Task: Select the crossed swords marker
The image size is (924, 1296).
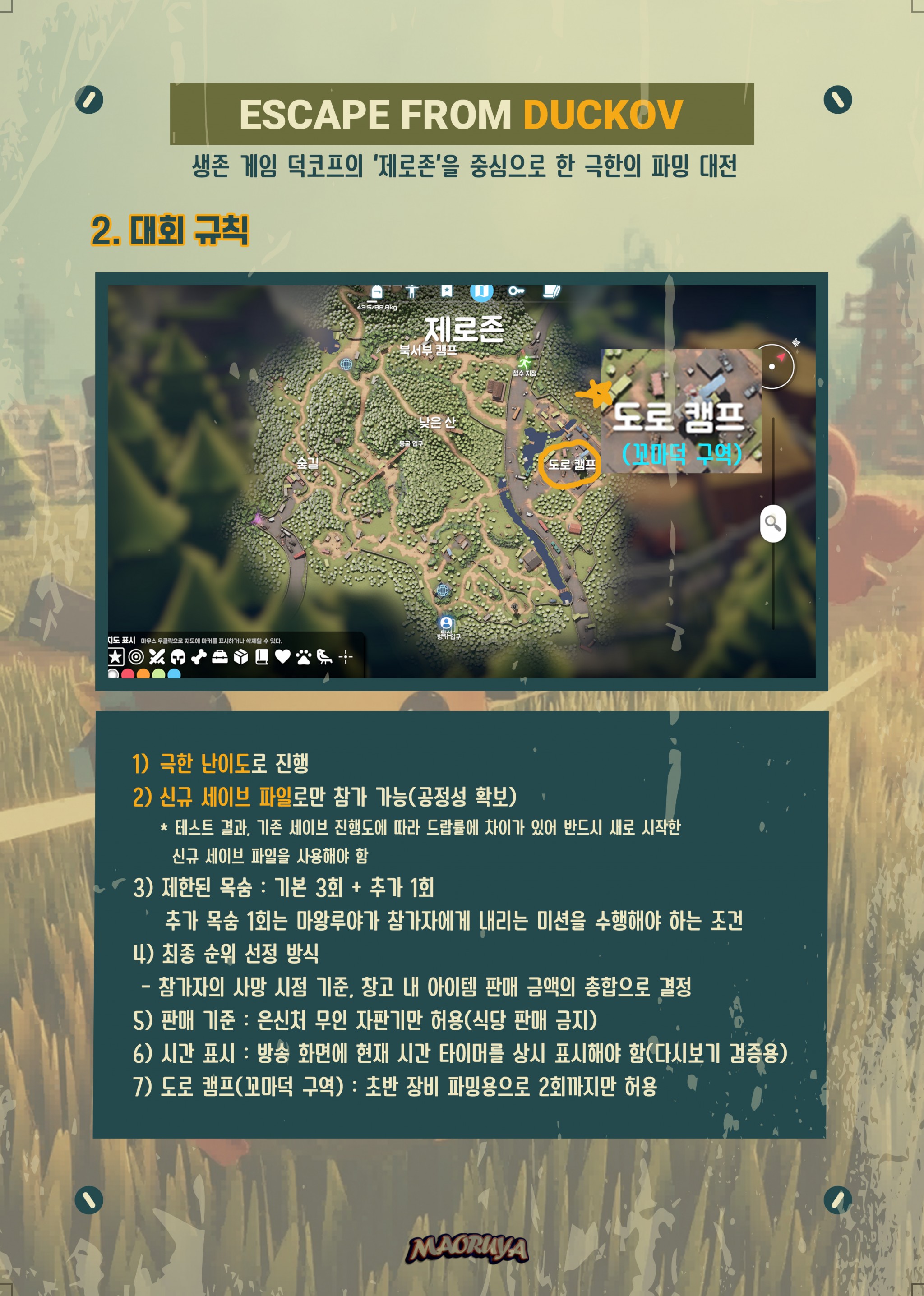Action: 157,657
